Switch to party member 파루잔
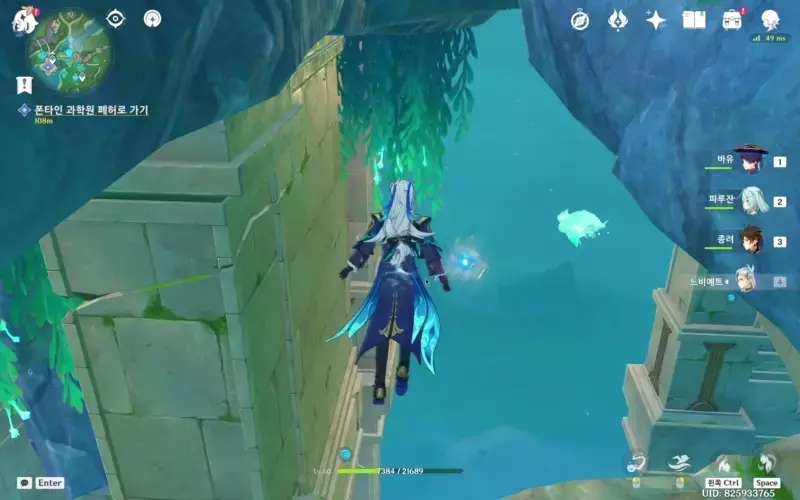Screen dimensions: 800x500 750,201
